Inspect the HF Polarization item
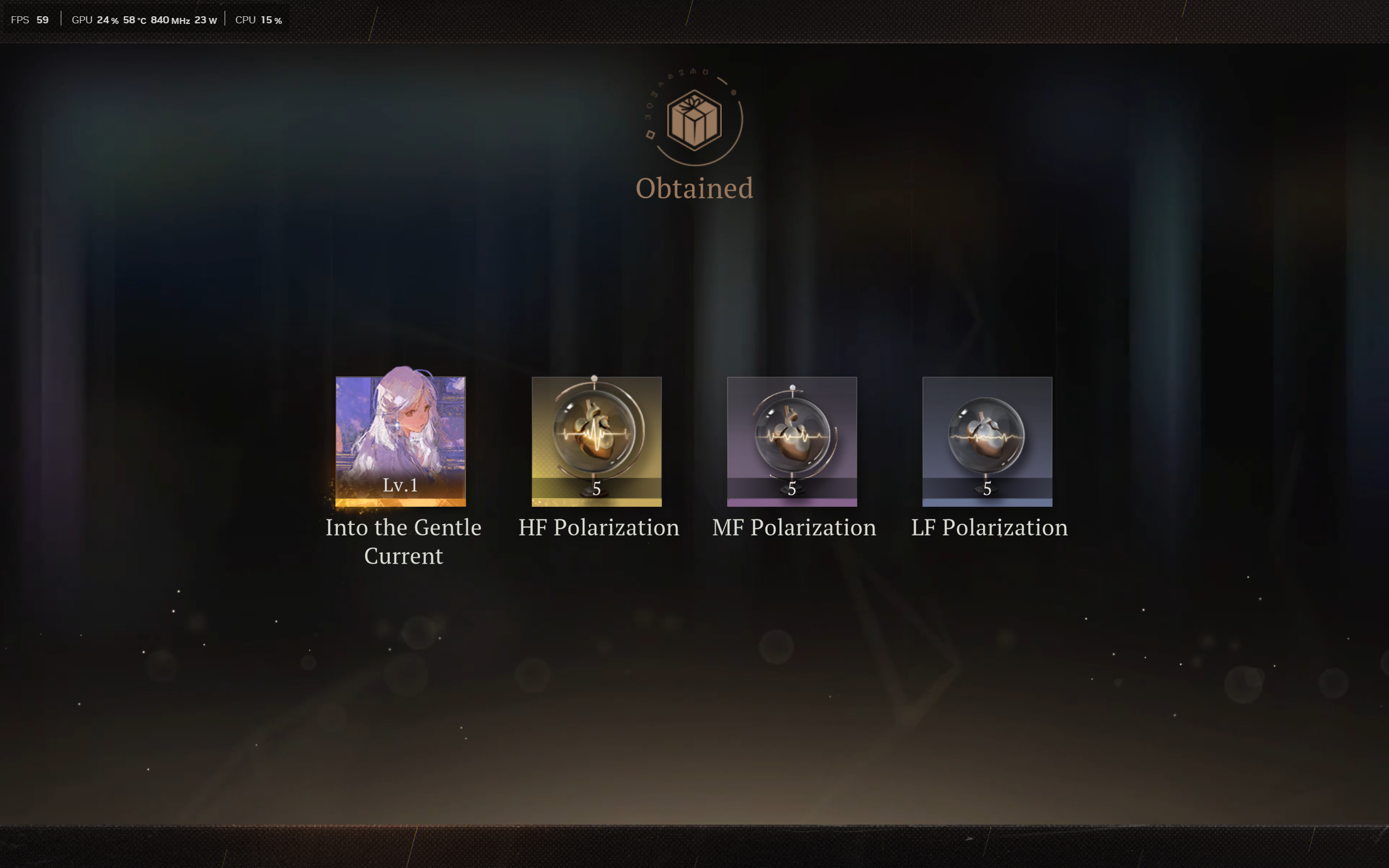This screenshot has height=868, width=1389. coord(596,441)
